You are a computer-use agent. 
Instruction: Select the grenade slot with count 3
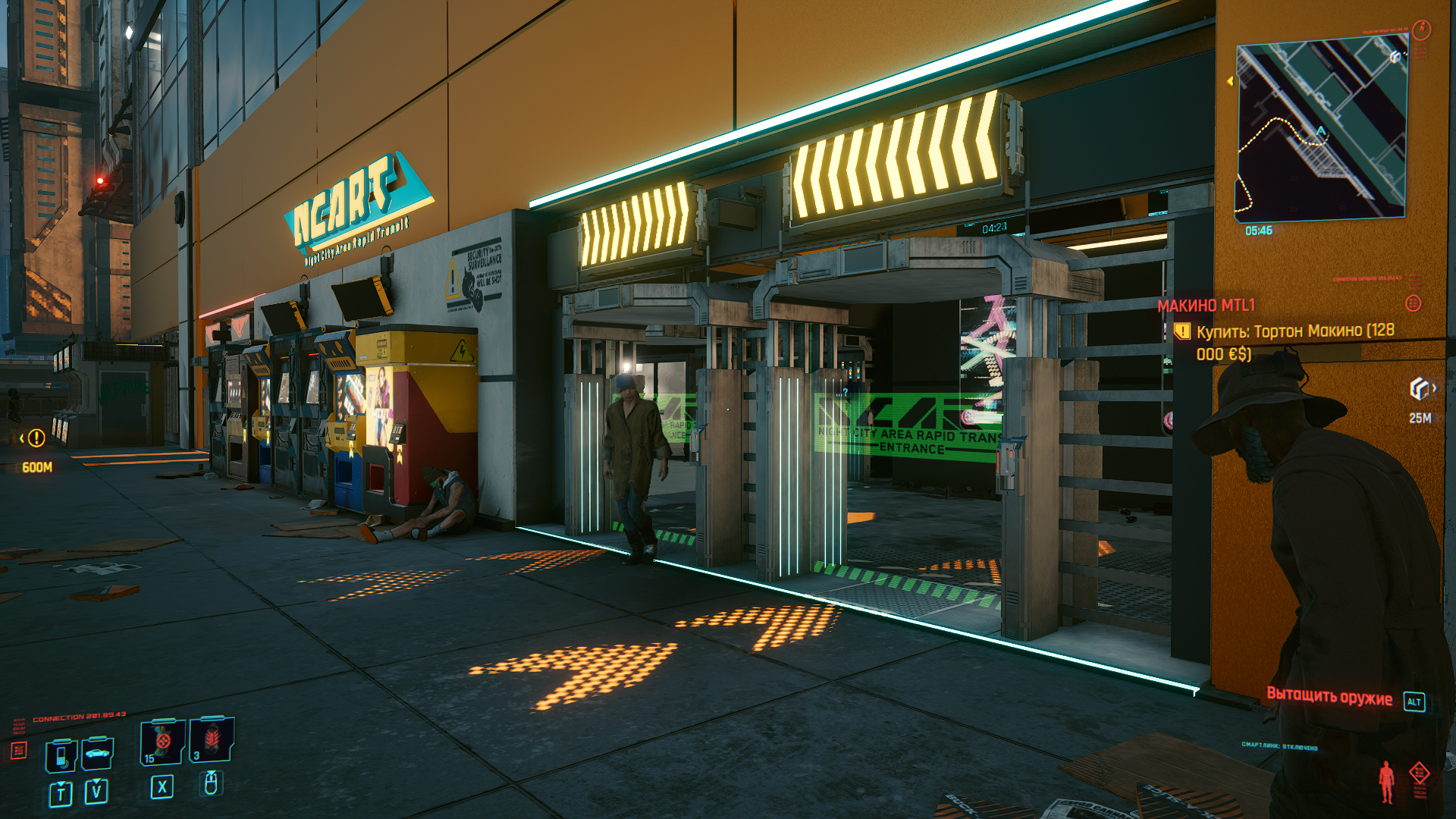(x=212, y=739)
